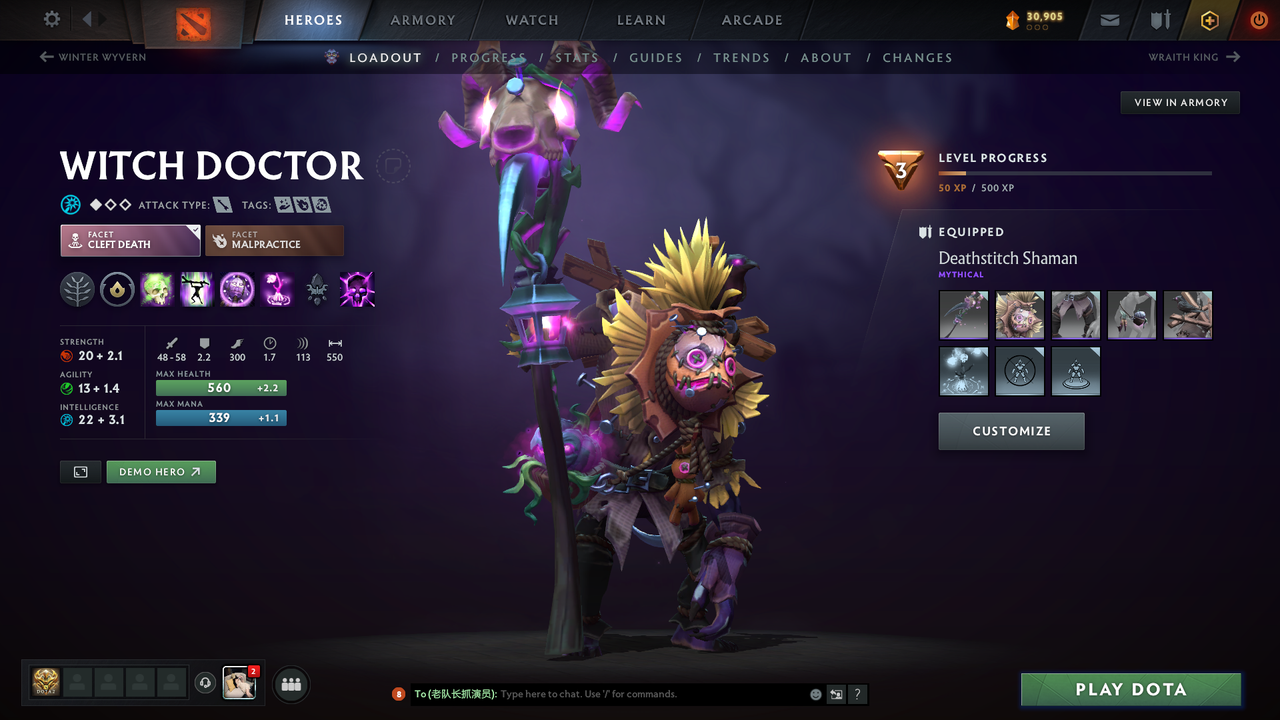Open DEMO HERO

pos(160,471)
